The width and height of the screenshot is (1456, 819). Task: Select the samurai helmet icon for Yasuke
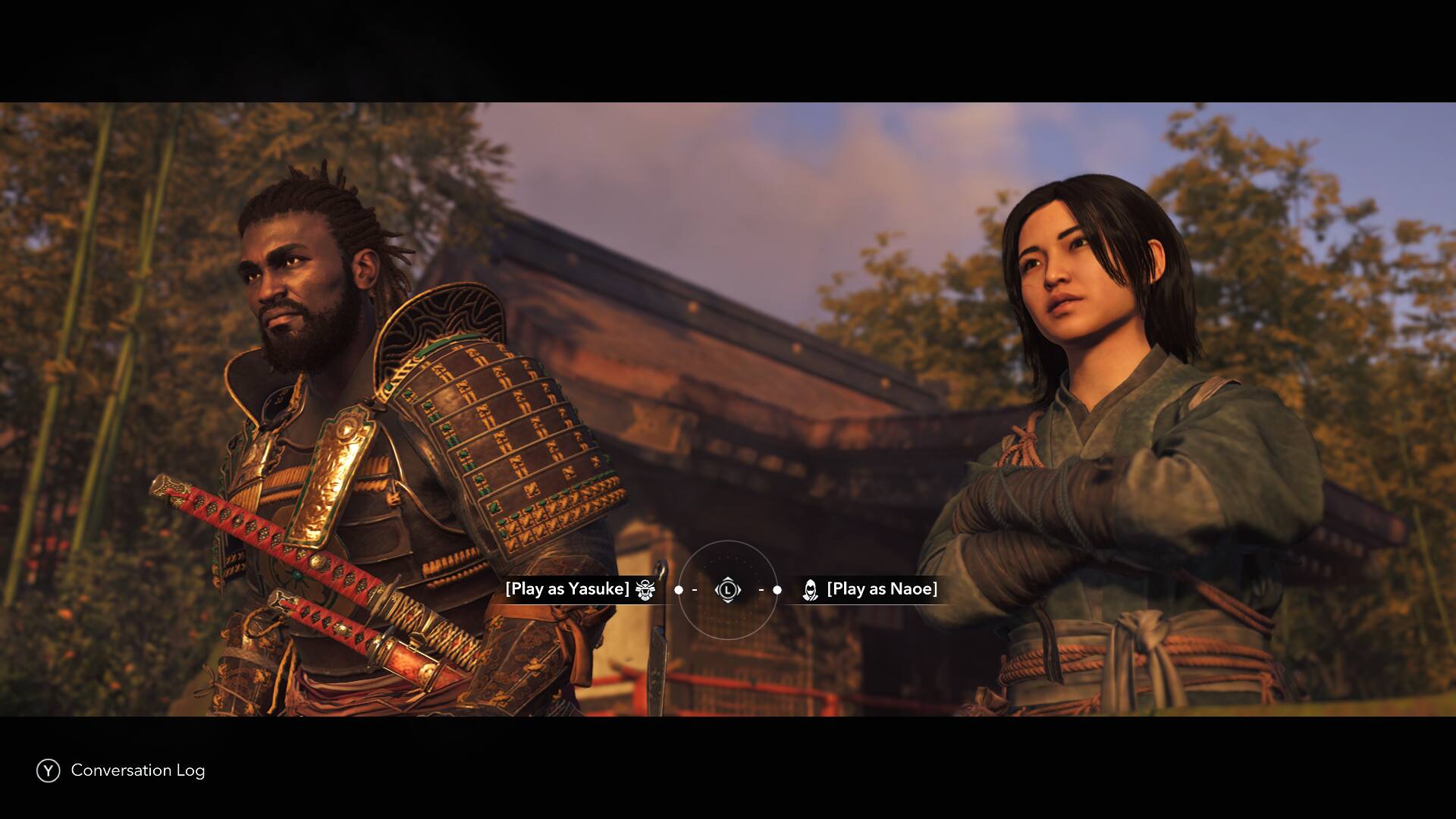[646, 589]
